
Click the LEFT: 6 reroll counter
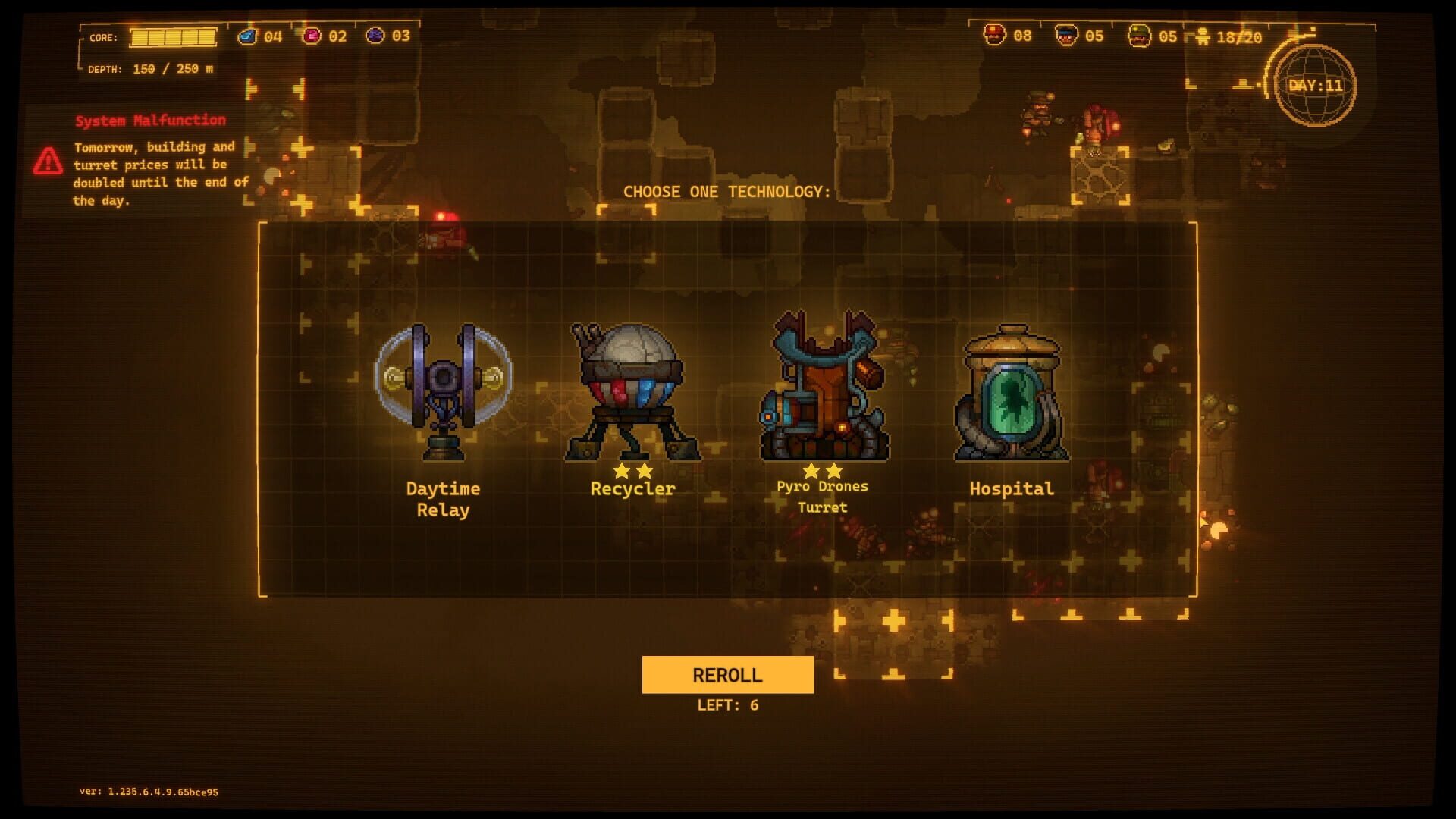(729, 704)
